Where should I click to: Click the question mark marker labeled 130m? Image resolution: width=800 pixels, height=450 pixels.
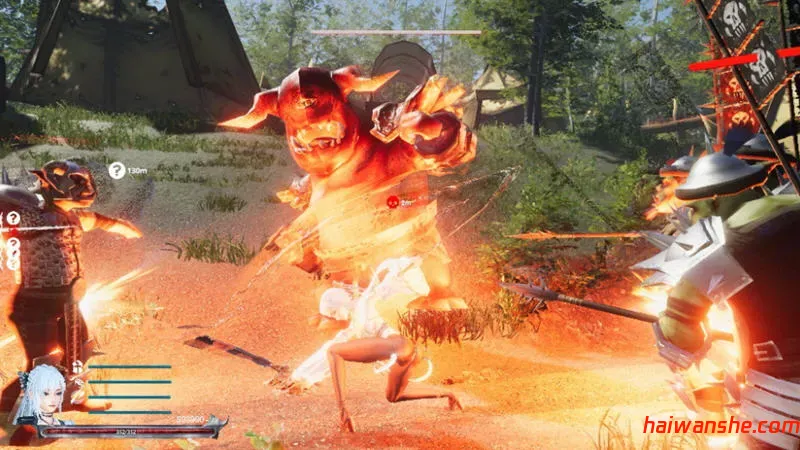(117, 171)
